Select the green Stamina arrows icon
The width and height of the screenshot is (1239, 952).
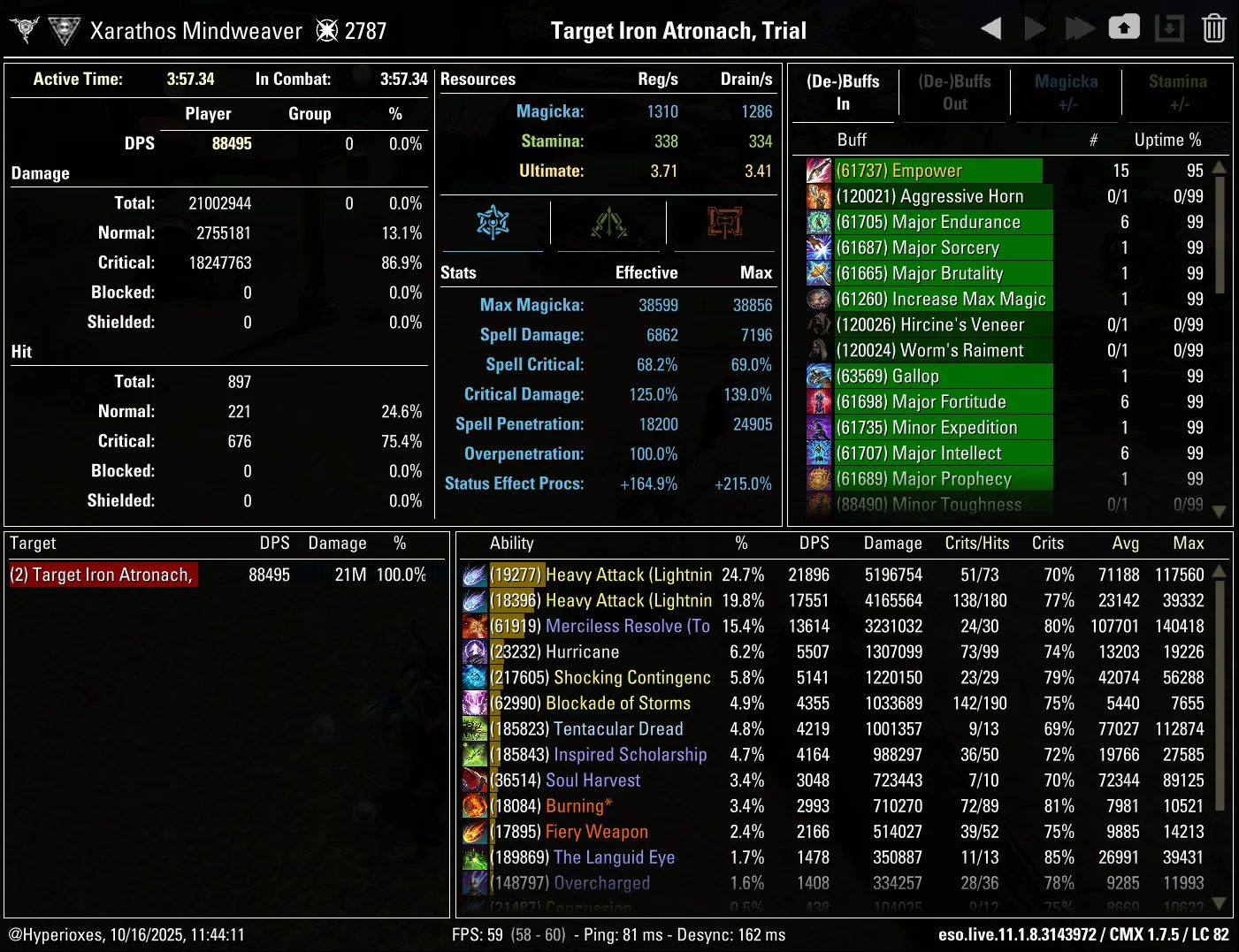[608, 224]
